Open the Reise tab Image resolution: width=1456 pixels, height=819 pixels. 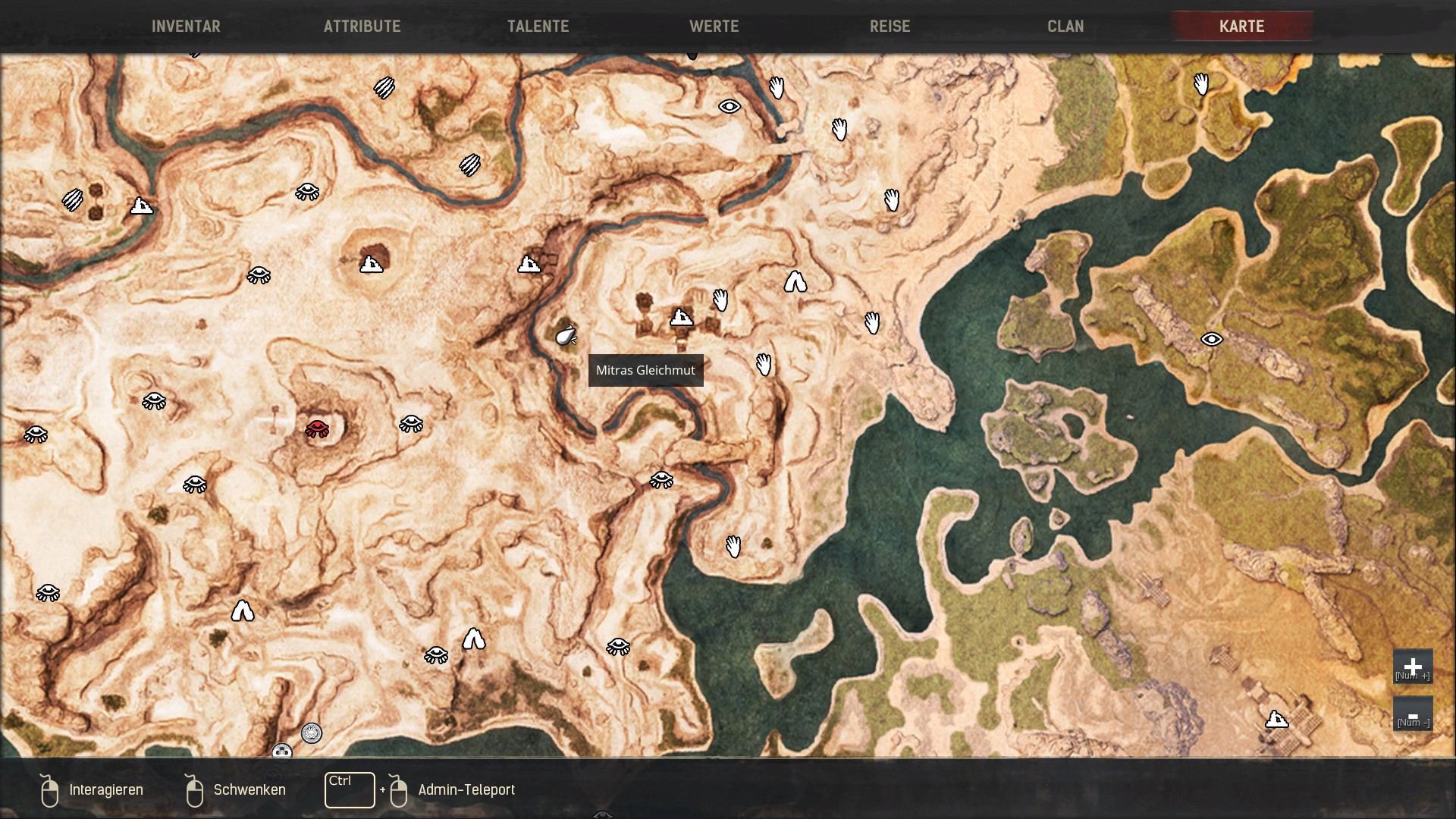890,27
